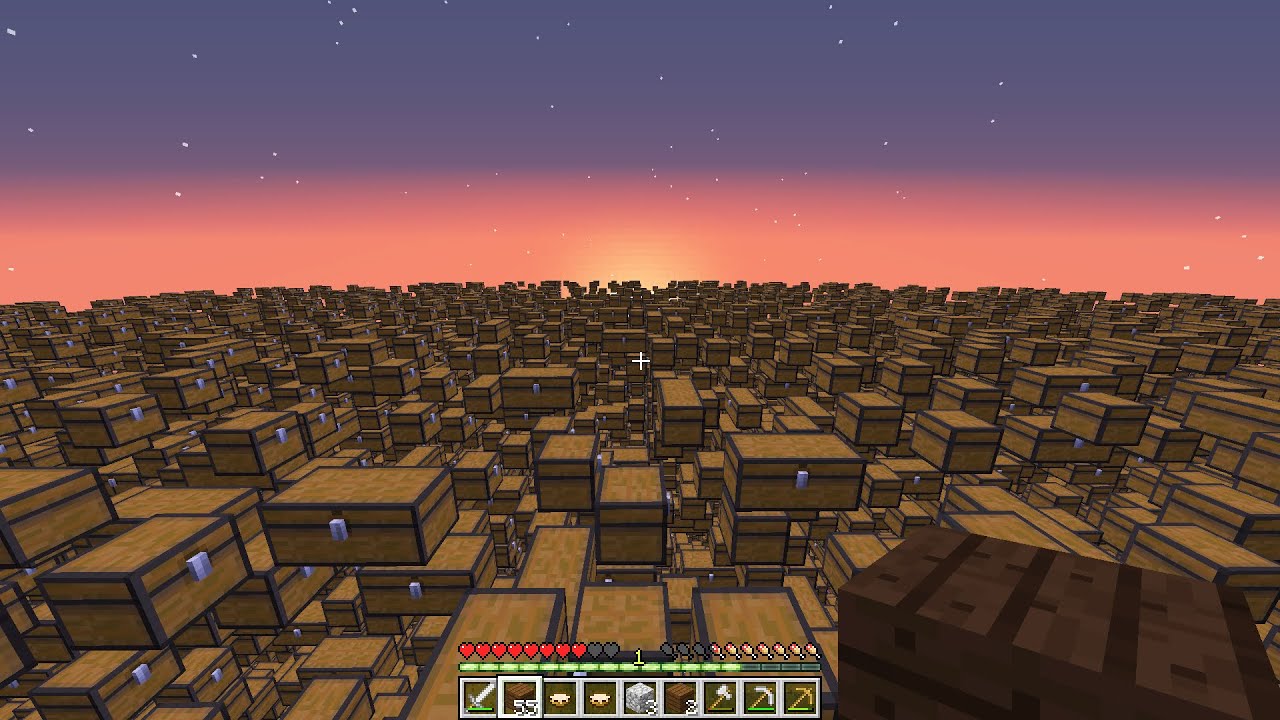Click the green experience progress bar
The image size is (1280, 720).
point(550,666)
